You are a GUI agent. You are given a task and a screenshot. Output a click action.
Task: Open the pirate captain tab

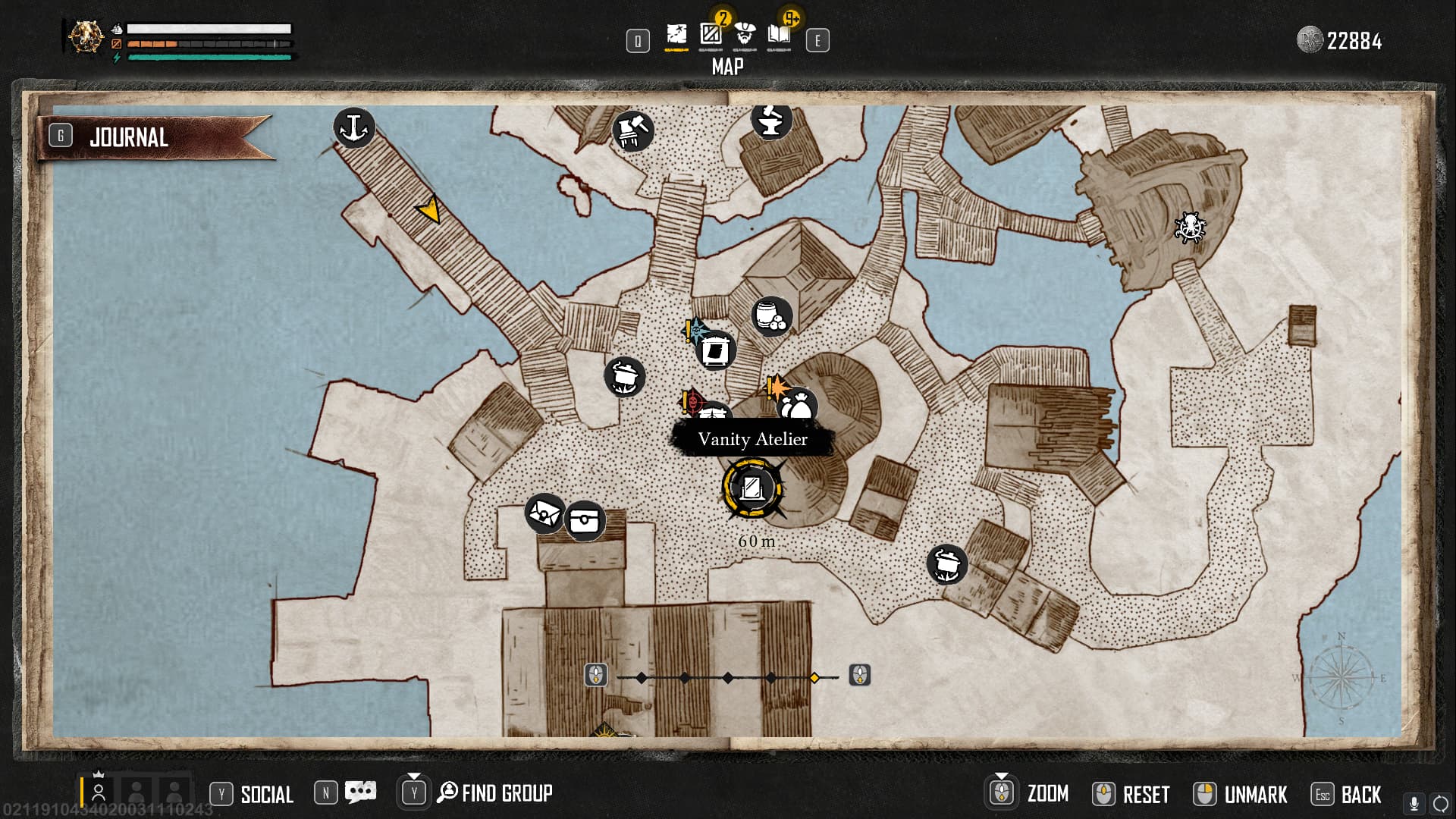(x=745, y=34)
